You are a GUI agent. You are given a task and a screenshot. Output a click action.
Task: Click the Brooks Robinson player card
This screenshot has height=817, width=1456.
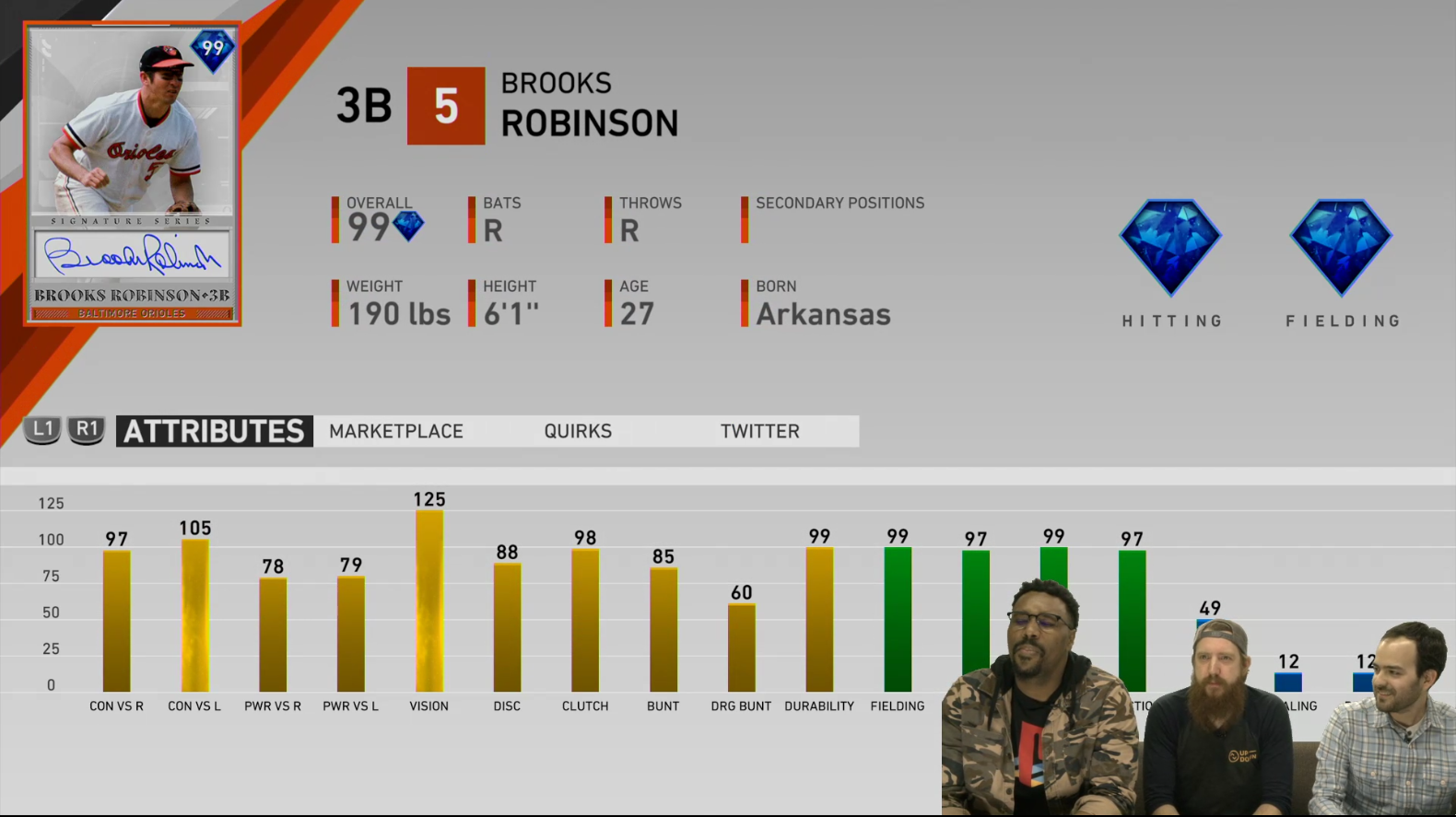[x=133, y=174]
